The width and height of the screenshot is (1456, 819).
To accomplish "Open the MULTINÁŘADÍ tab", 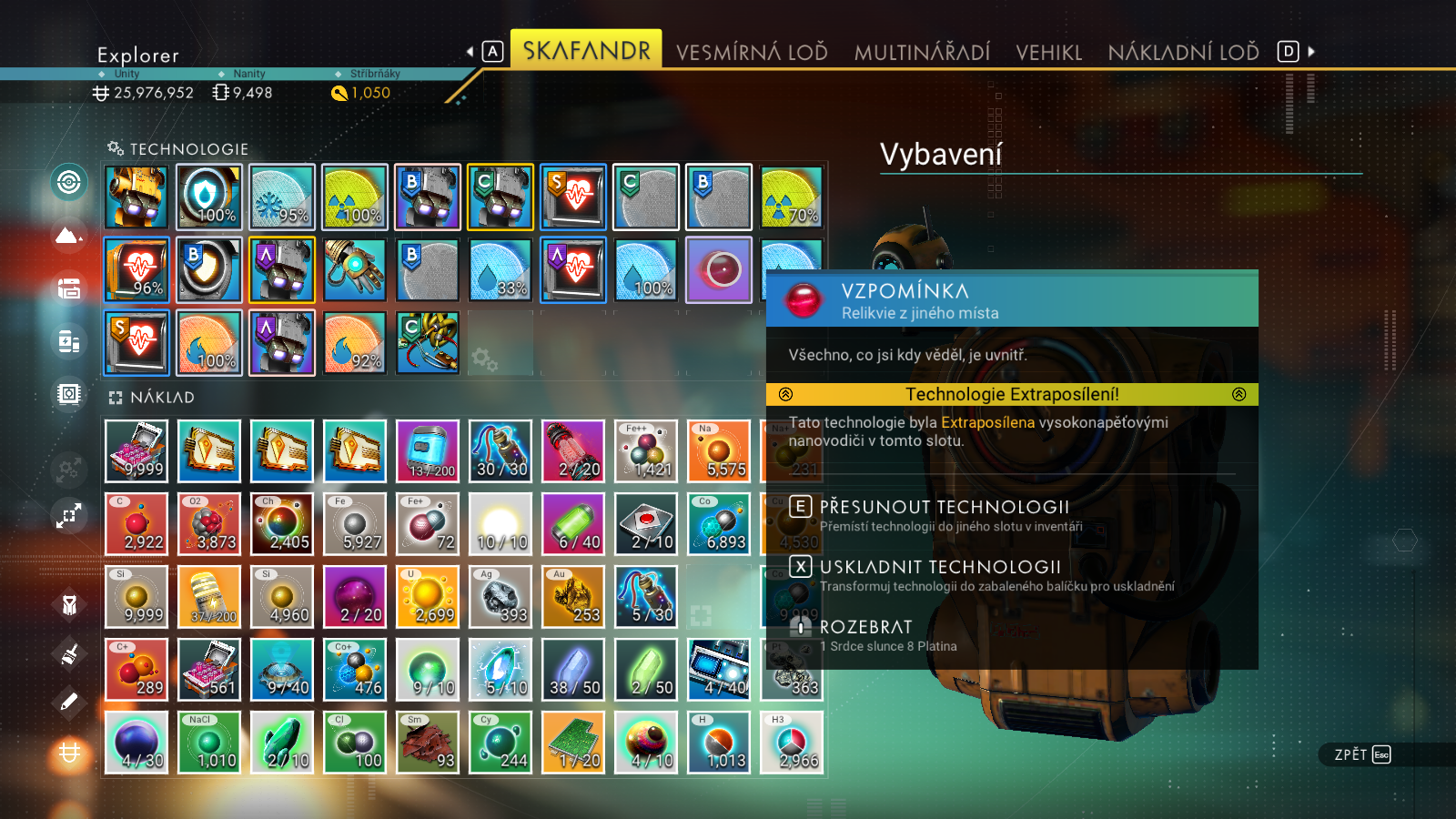I will (x=922, y=52).
